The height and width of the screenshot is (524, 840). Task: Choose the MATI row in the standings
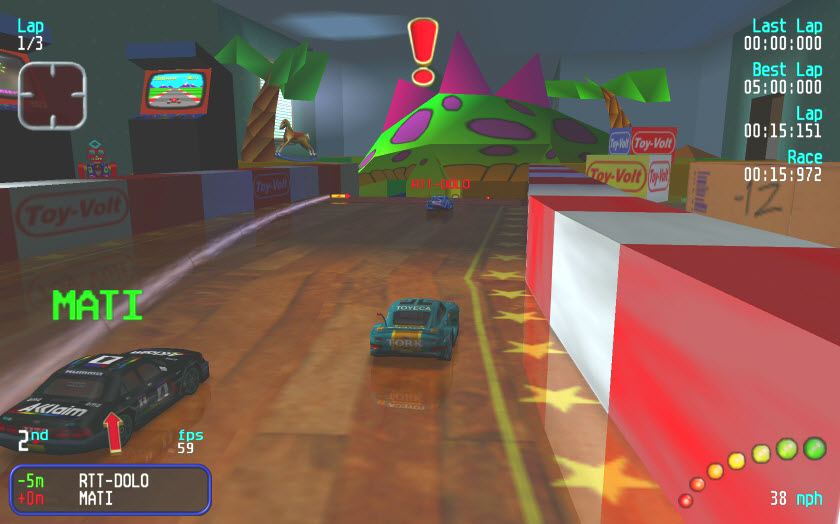95,498
